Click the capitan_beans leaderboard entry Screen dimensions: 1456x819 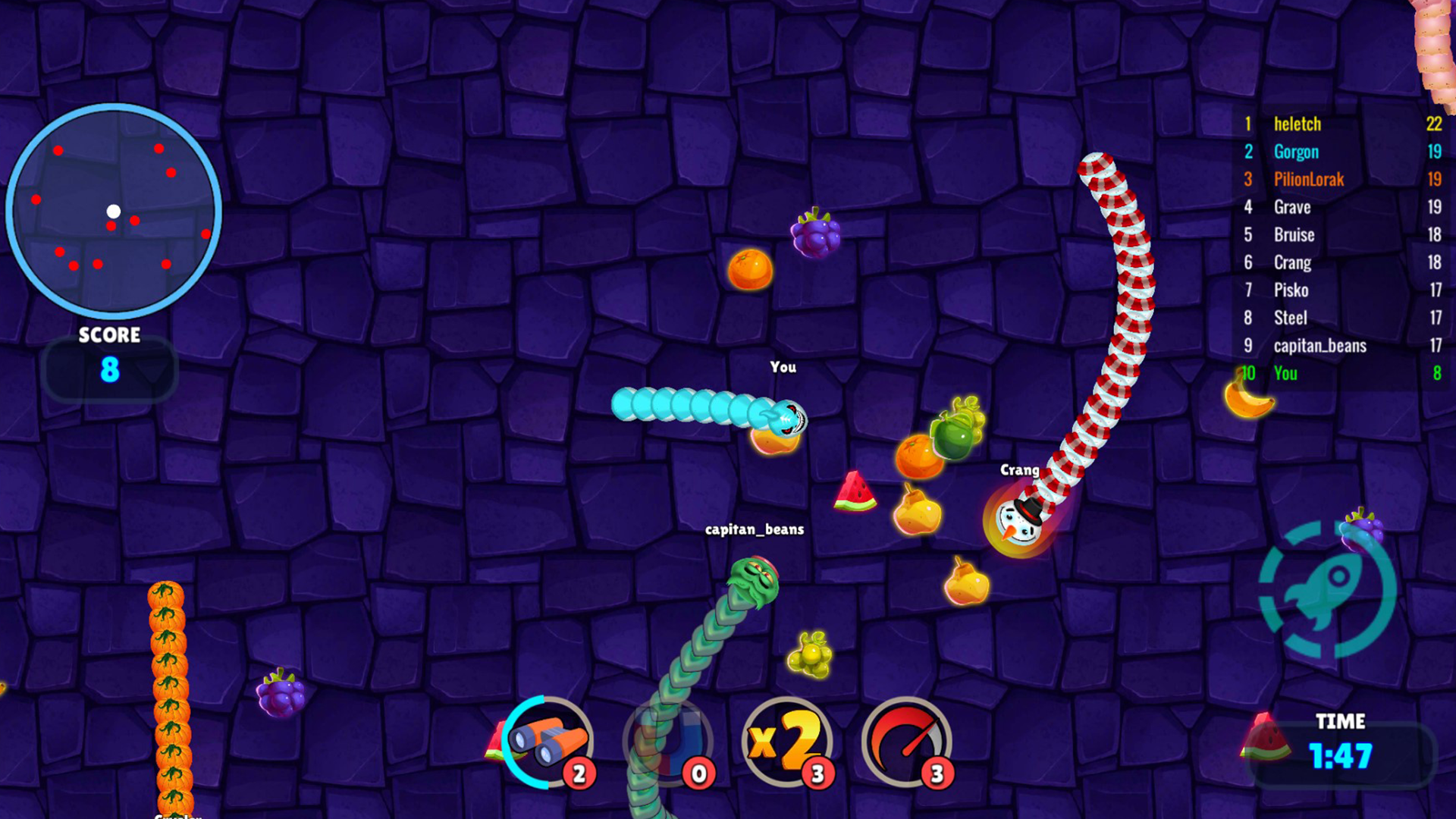tap(1342, 346)
